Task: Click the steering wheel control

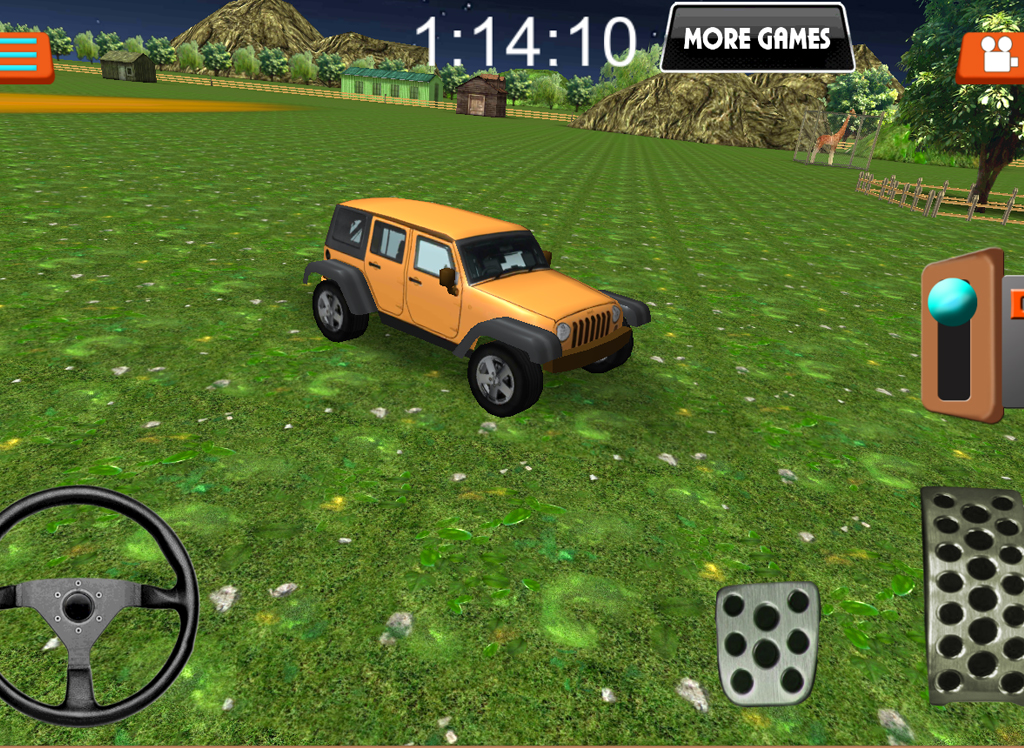Action: click(x=80, y=605)
